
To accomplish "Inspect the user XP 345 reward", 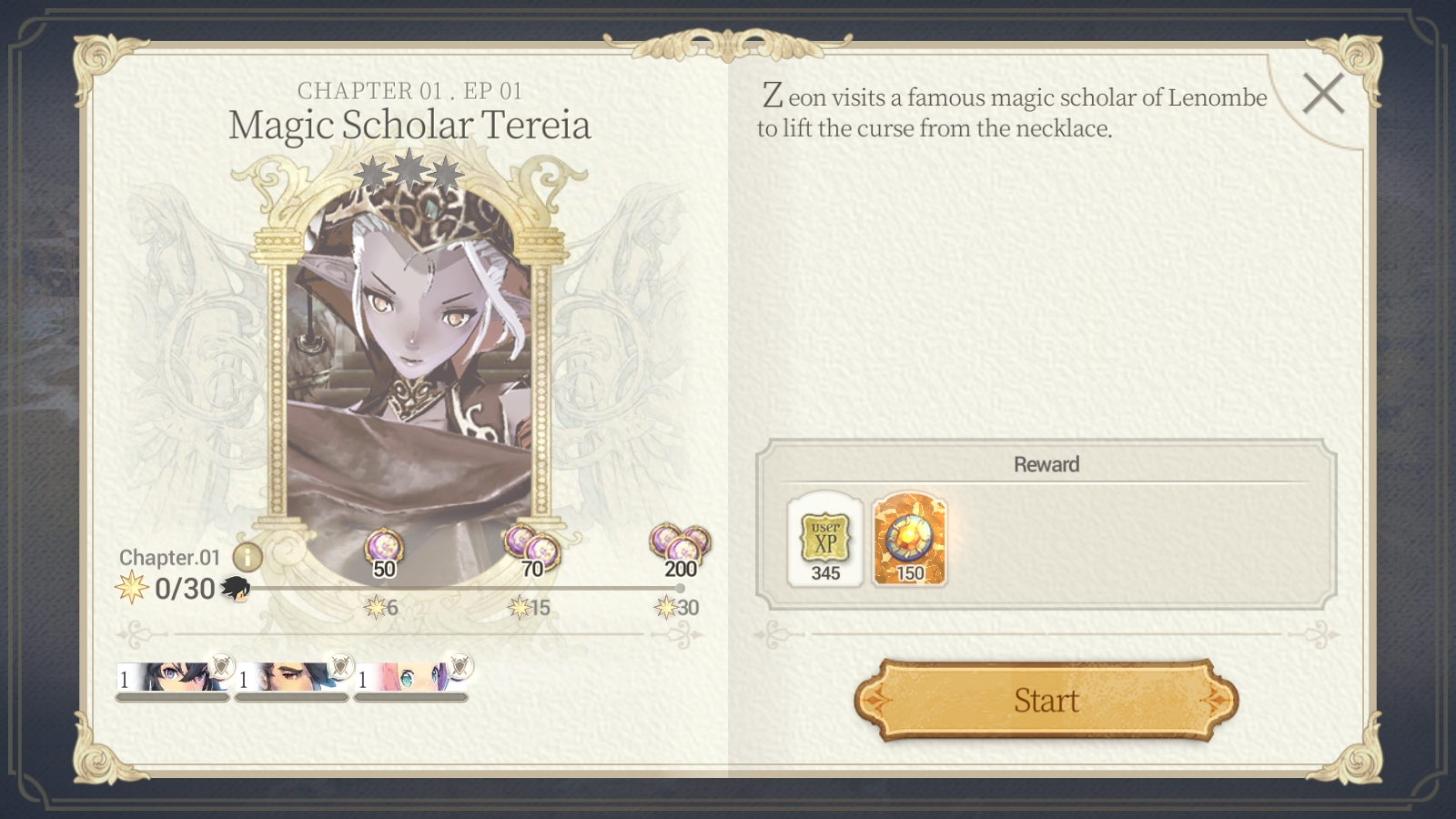I will coord(825,541).
